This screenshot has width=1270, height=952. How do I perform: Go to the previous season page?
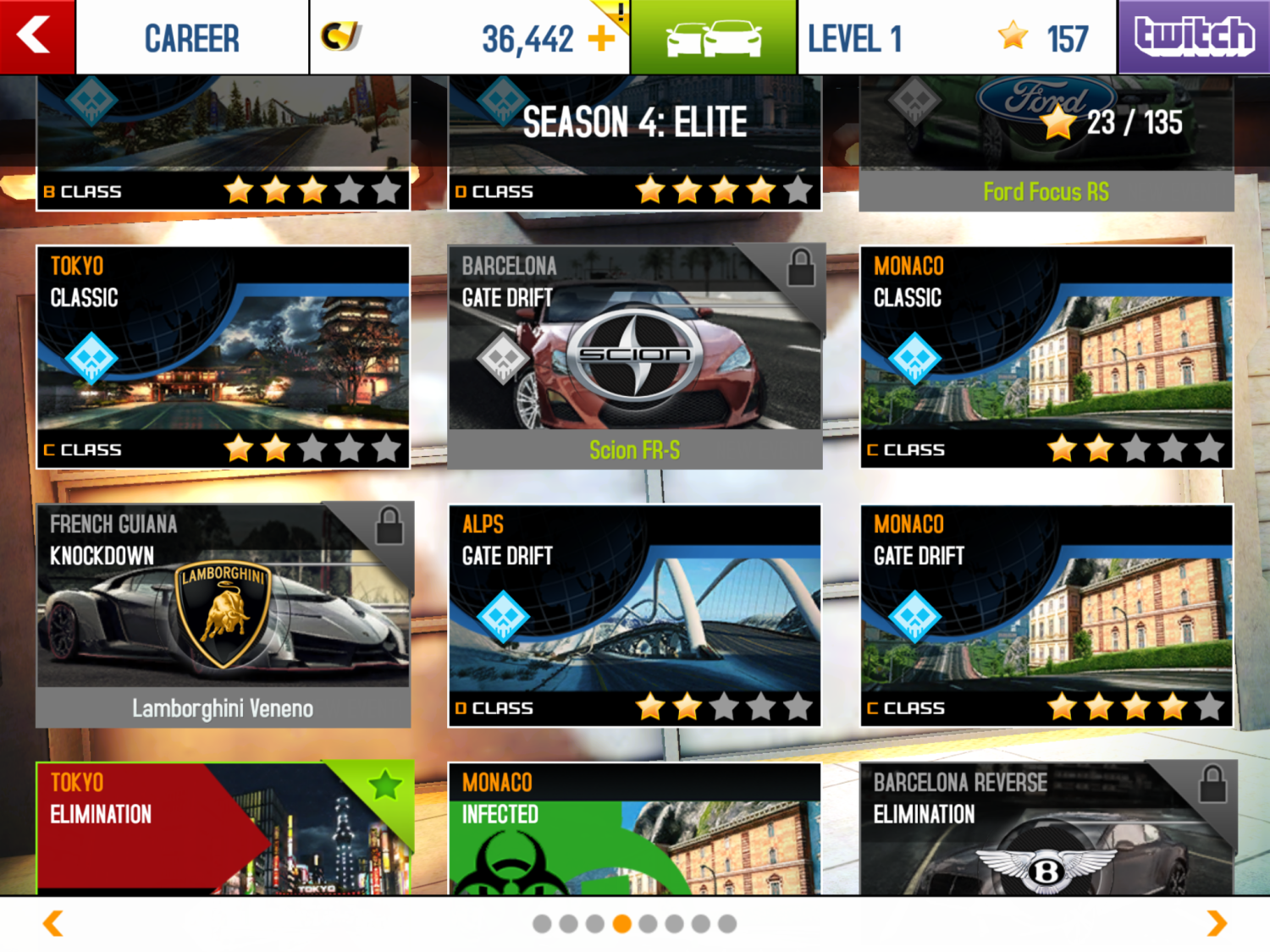point(52,923)
